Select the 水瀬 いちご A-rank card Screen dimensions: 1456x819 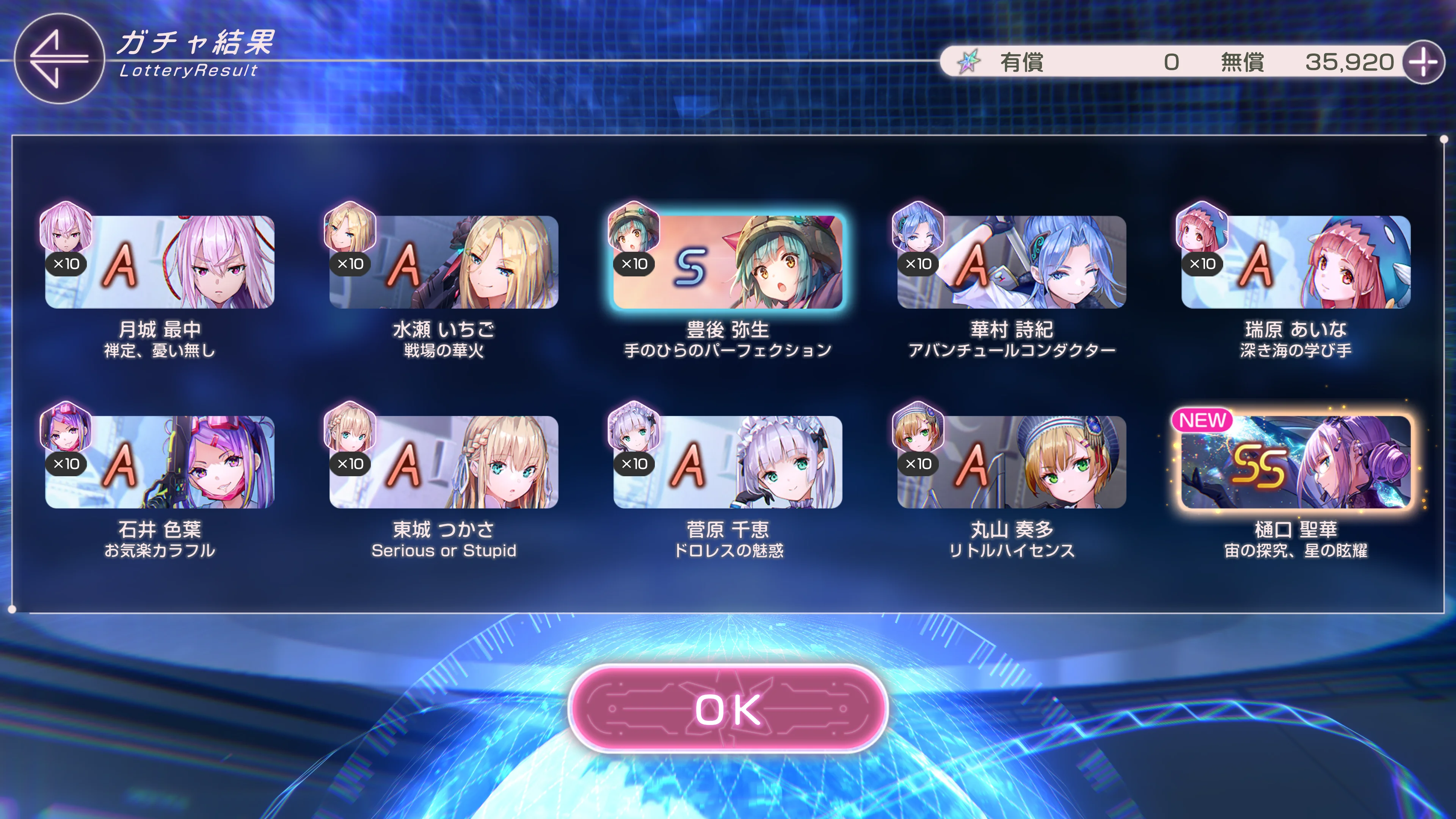(444, 262)
